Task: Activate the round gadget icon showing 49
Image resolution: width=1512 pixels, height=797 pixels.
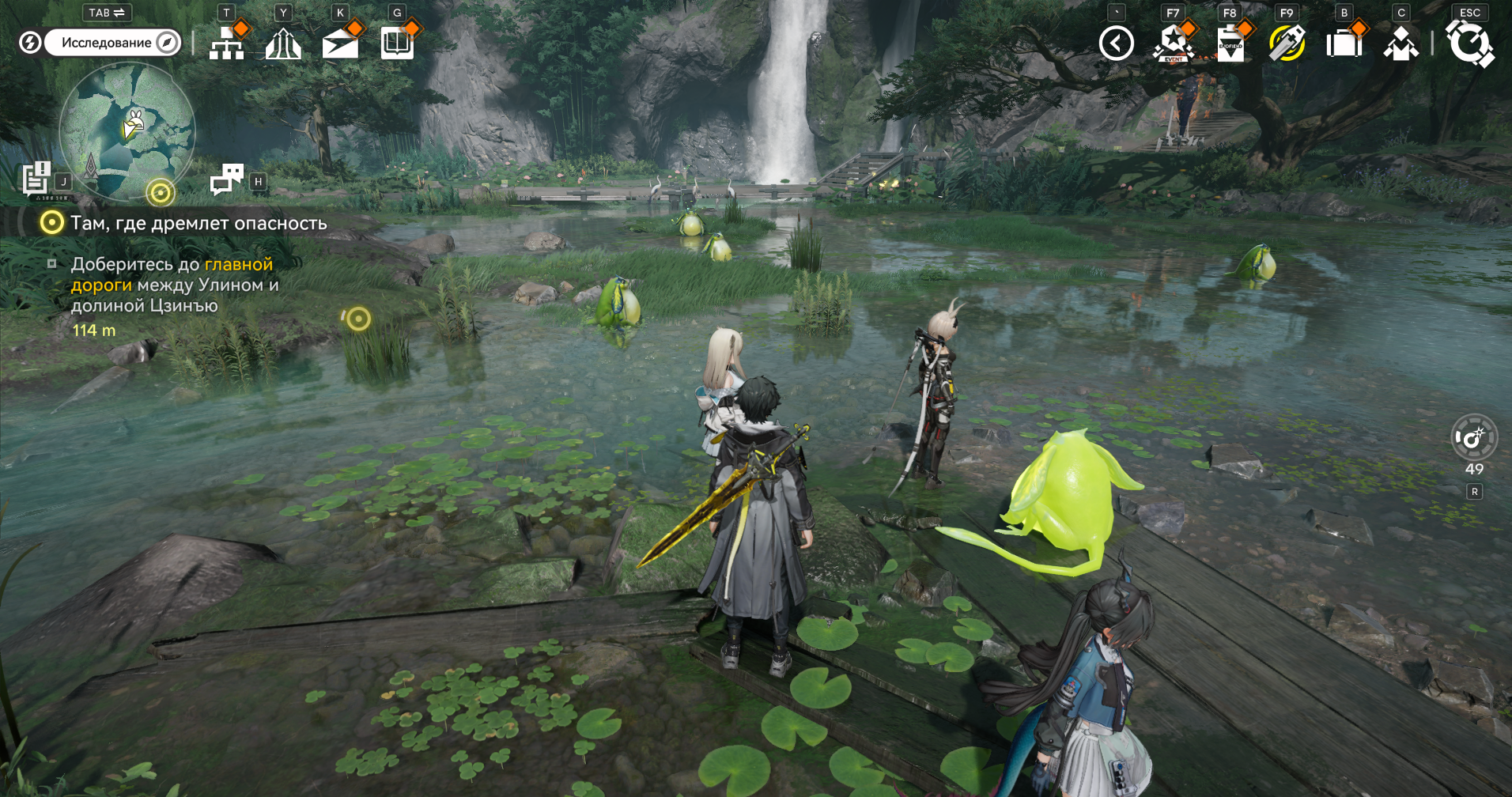Action: point(1474,437)
